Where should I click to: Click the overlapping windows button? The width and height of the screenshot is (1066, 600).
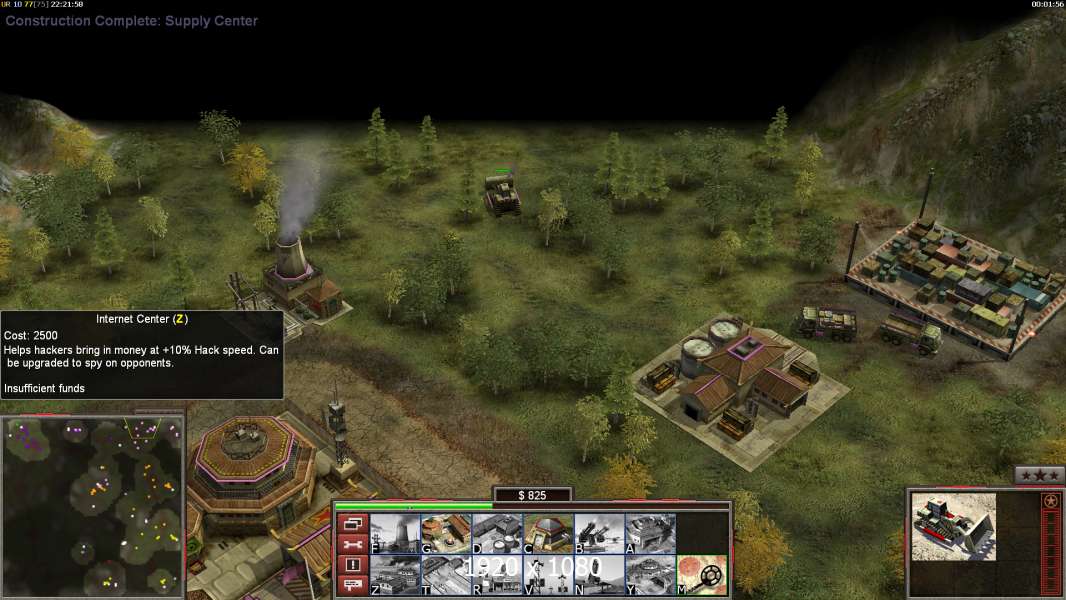tap(352, 523)
